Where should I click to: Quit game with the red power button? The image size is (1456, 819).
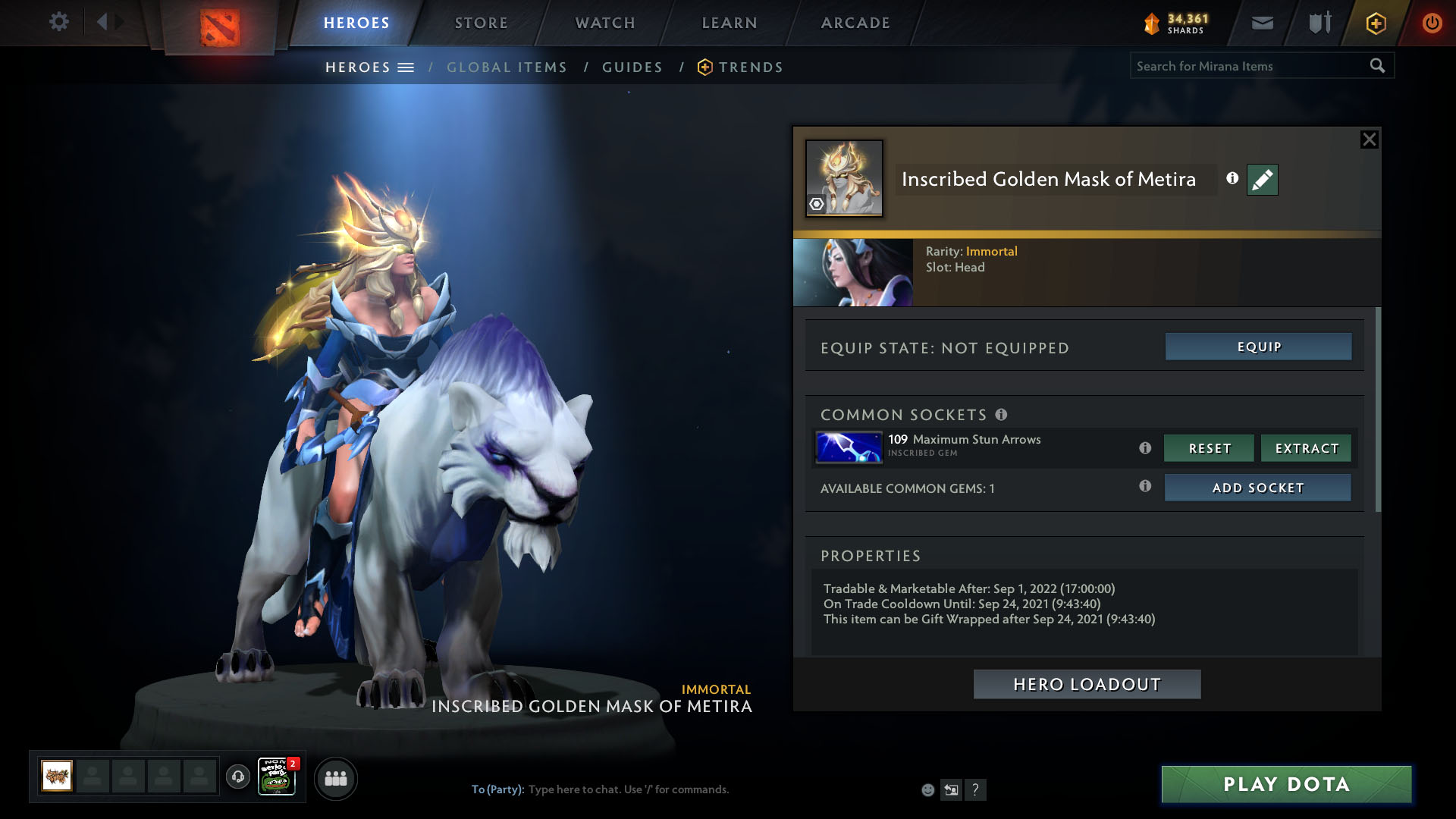1432,23
